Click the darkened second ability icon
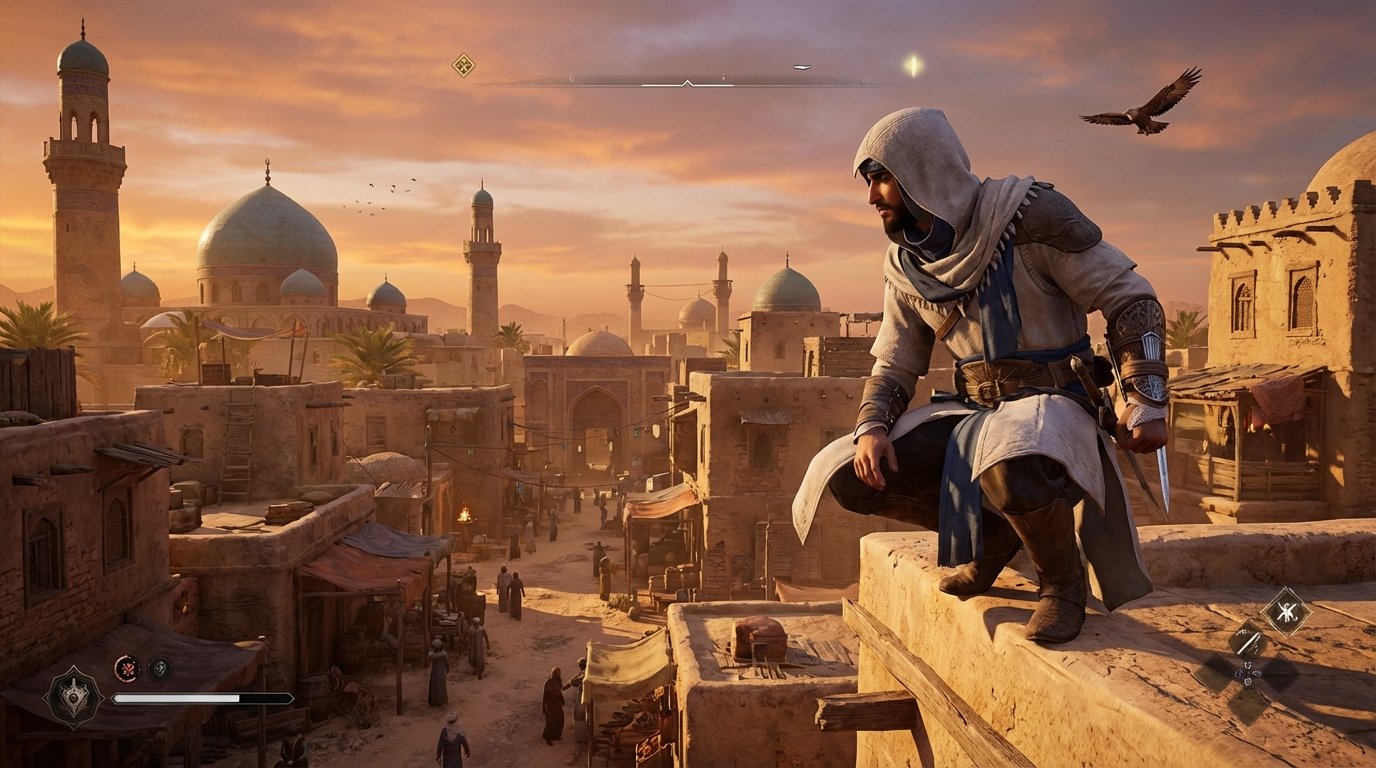This screenshot has height=768, width=1376. pyautogui.click(x=159, y=668)
